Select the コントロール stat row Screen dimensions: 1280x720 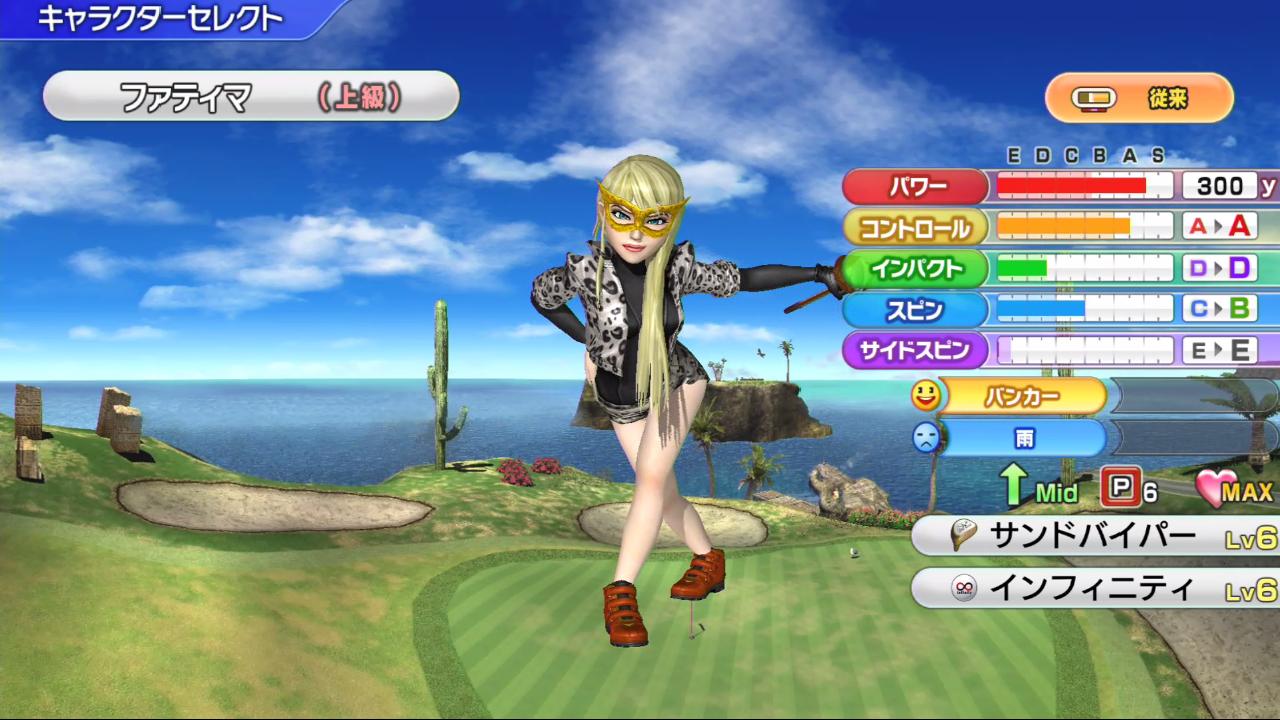[916, 228]
